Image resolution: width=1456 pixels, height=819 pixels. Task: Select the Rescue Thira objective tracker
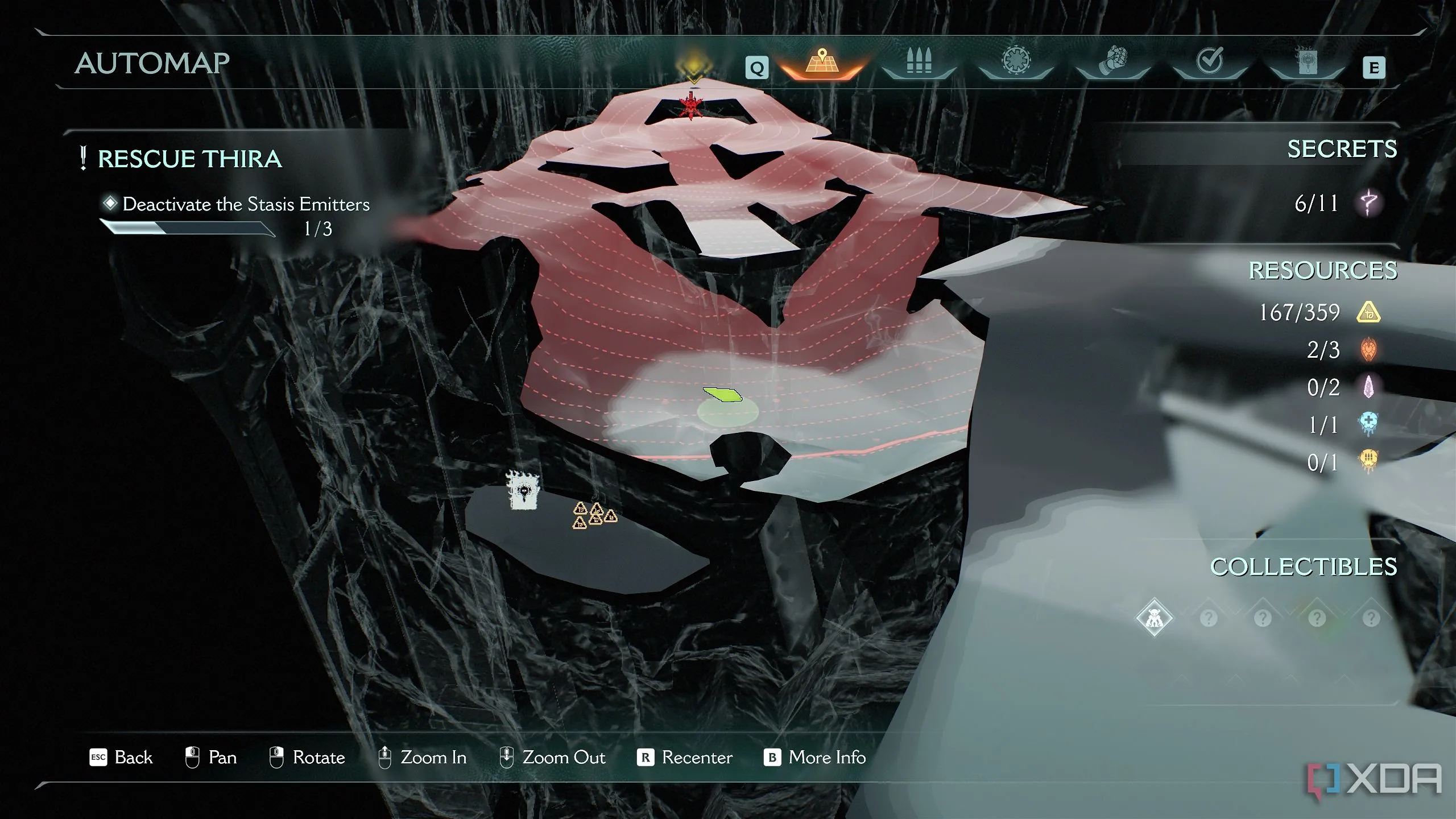pos(189,159)
